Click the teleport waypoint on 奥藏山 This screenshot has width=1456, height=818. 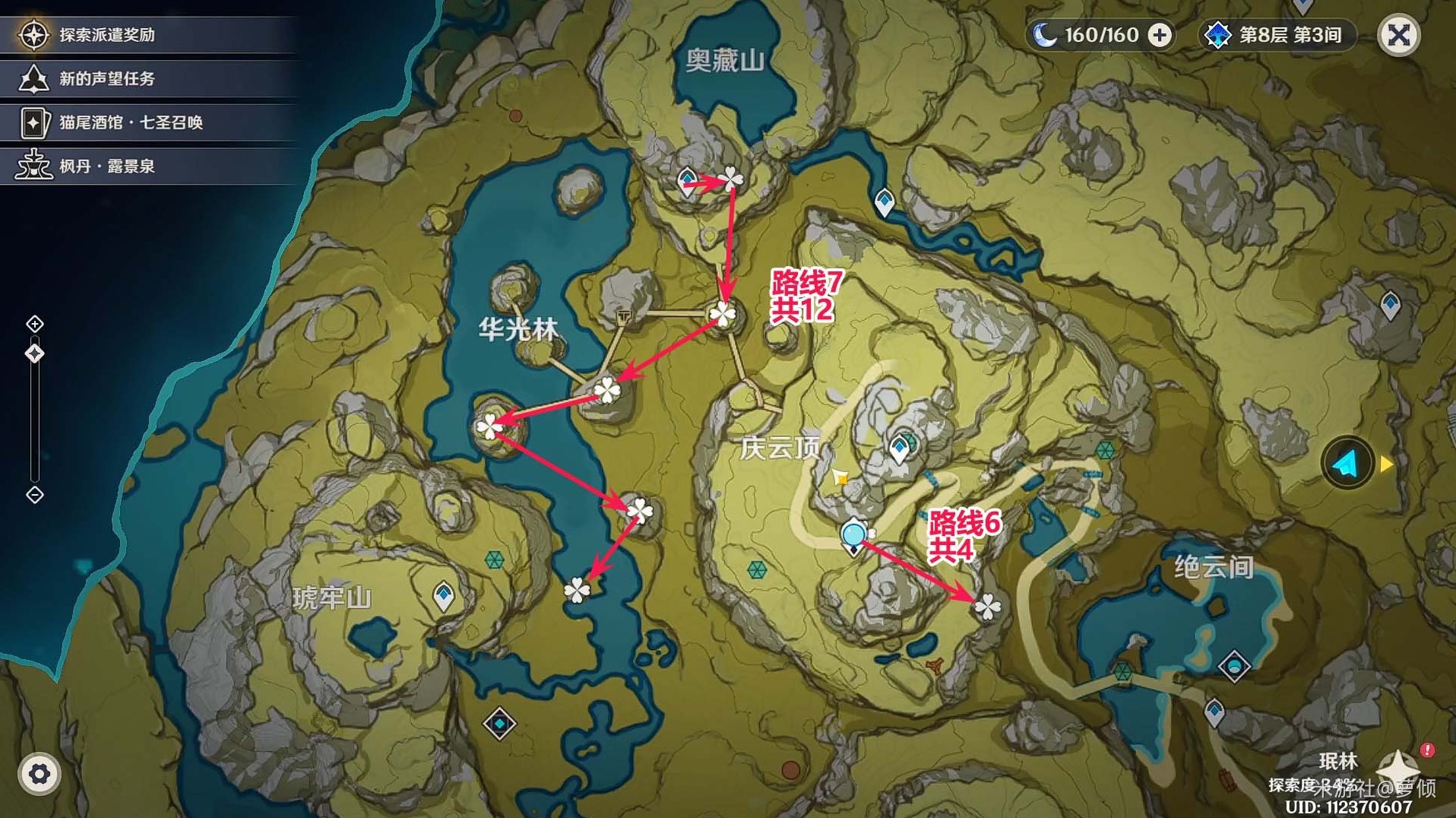point(688,179)
